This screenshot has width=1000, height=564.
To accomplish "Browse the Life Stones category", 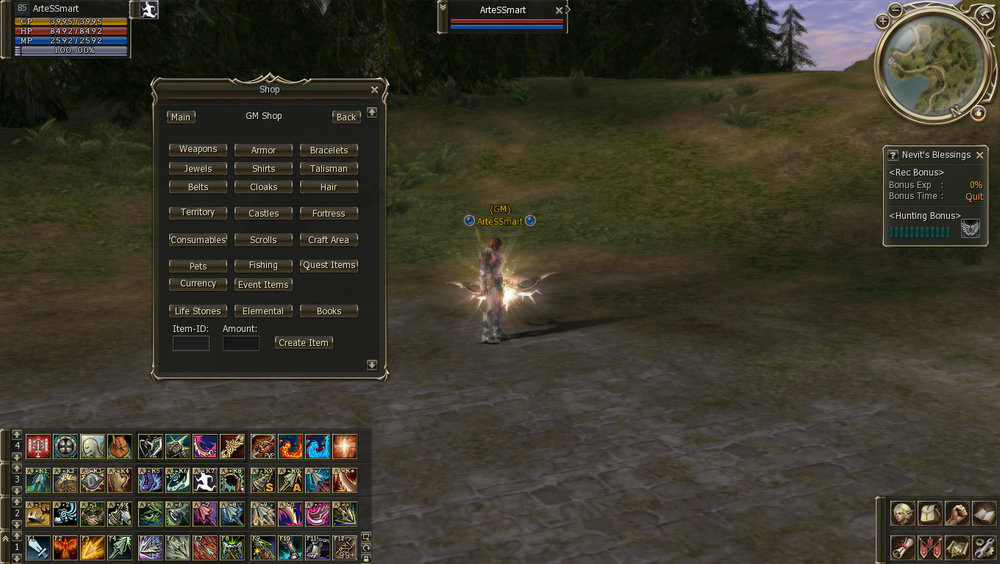I will click(198, 311).
